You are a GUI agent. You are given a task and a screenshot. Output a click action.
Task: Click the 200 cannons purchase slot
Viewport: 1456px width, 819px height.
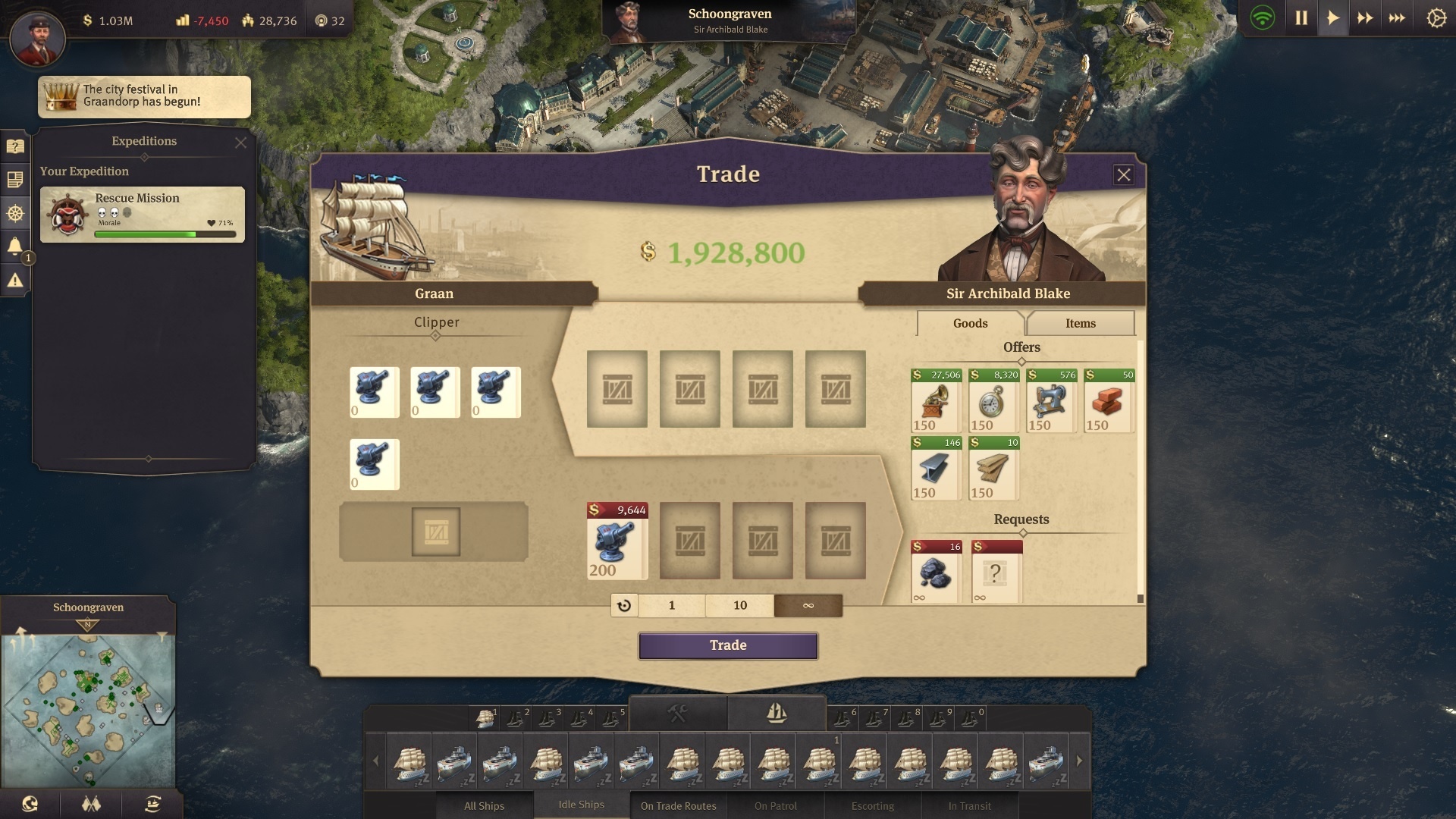click(x=617, y=541)
